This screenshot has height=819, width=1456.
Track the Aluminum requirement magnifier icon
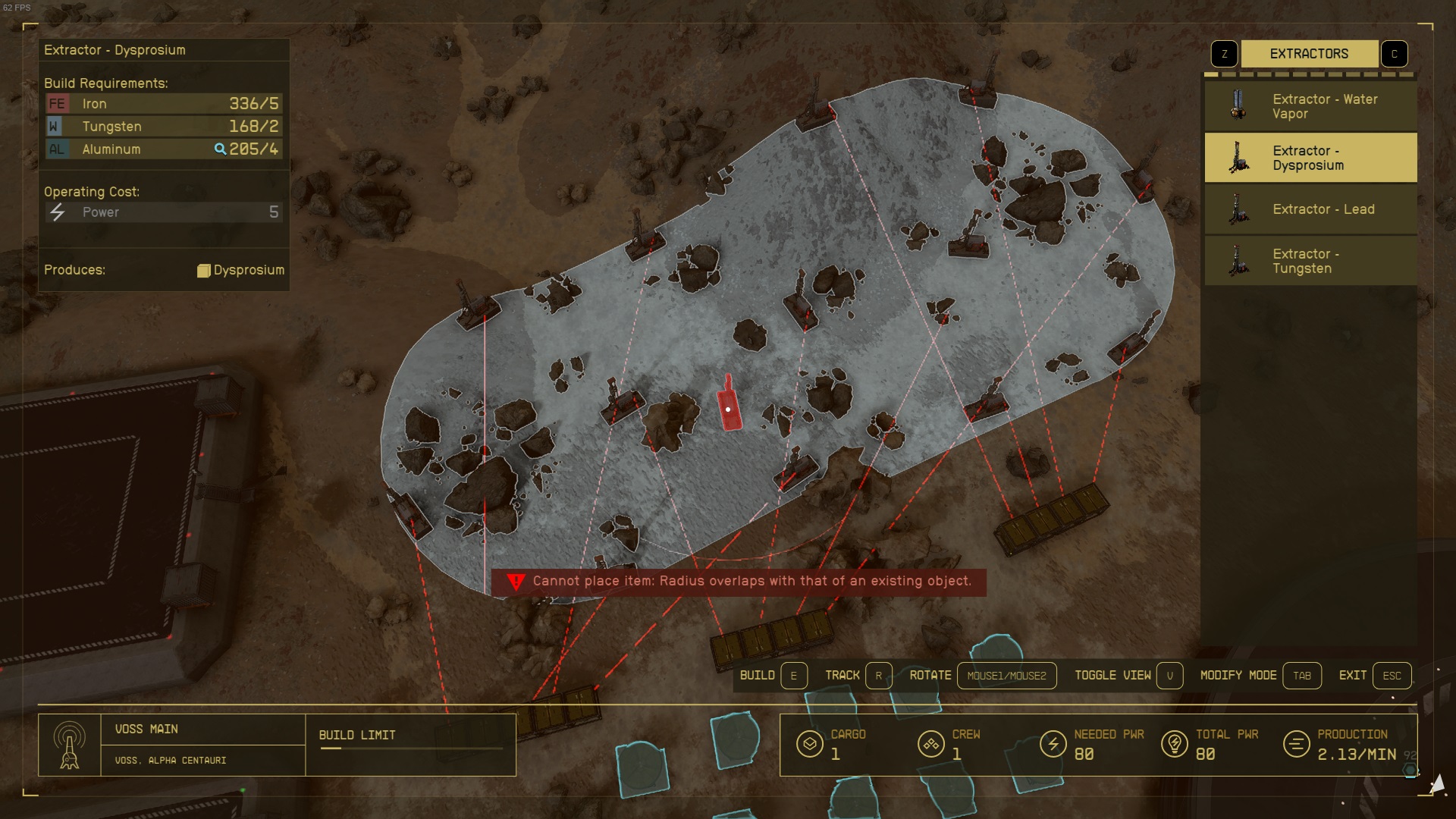(220, 149)
